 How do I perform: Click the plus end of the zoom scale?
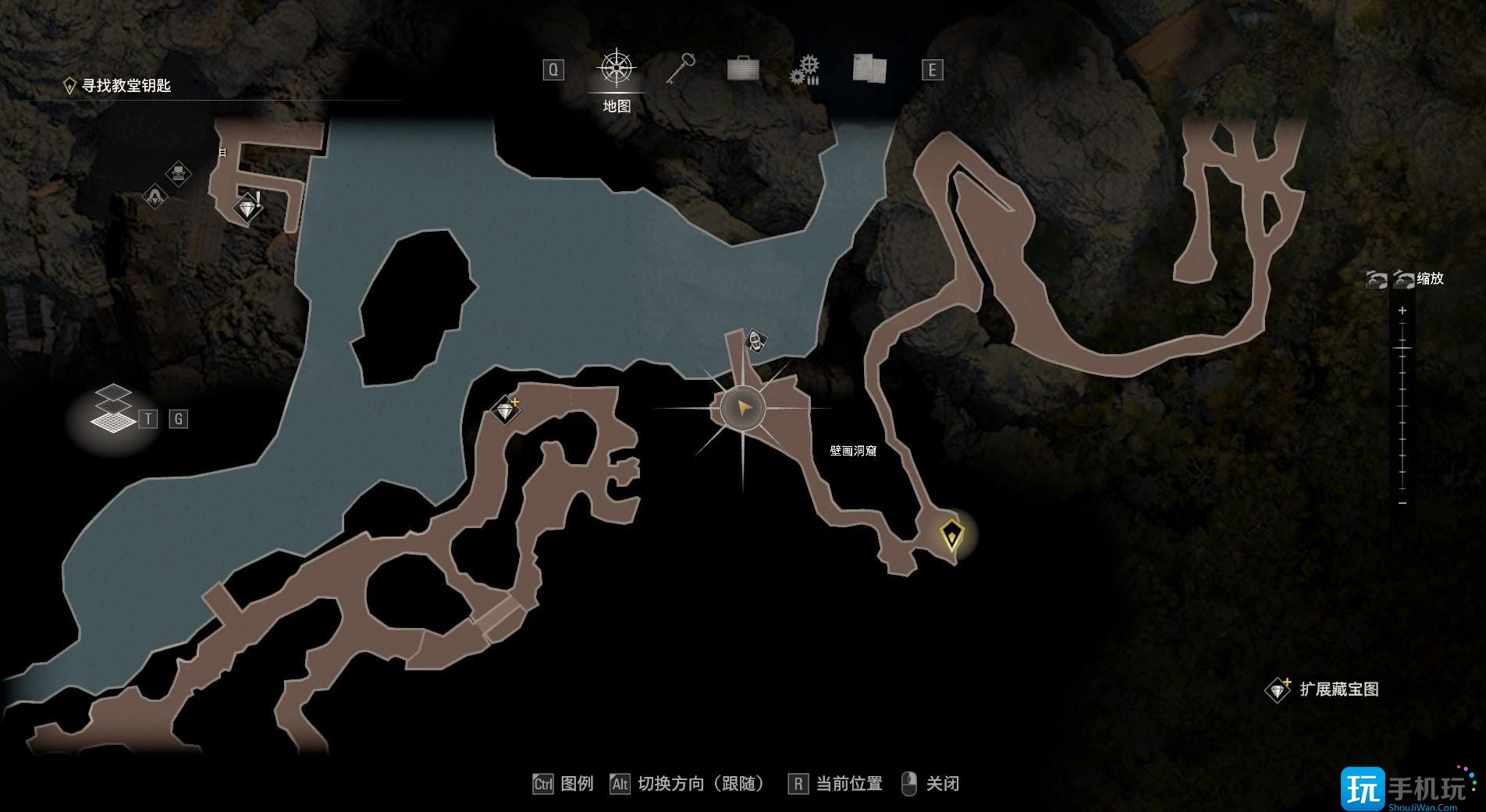(1402, 310)
